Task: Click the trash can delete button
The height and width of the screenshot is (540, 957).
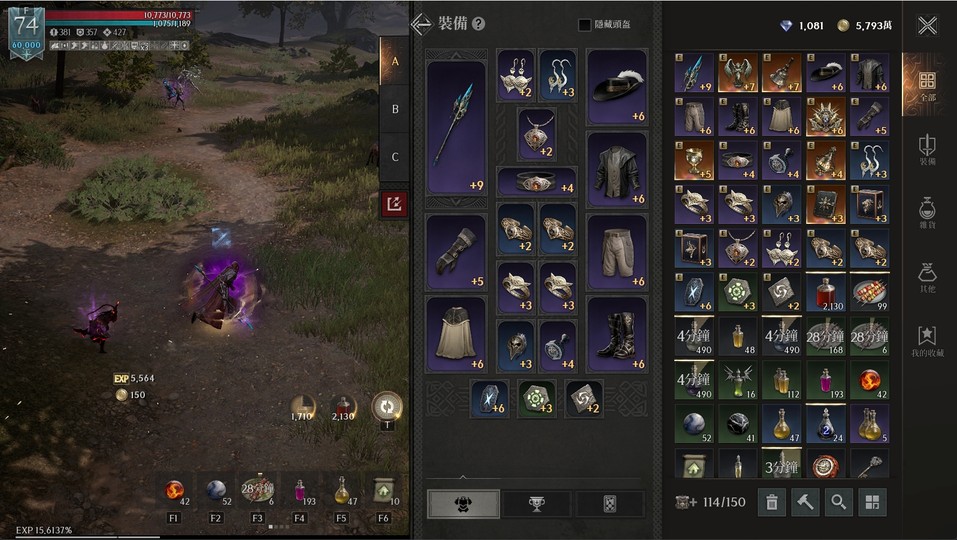Action: coord(771,502)
